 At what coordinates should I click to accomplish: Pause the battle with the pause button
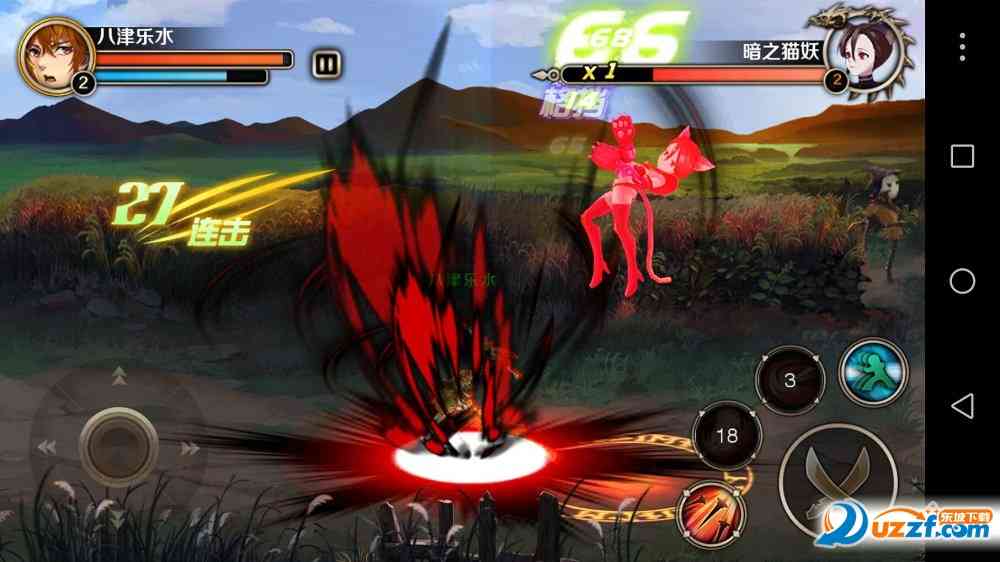[x=325, y=64]
